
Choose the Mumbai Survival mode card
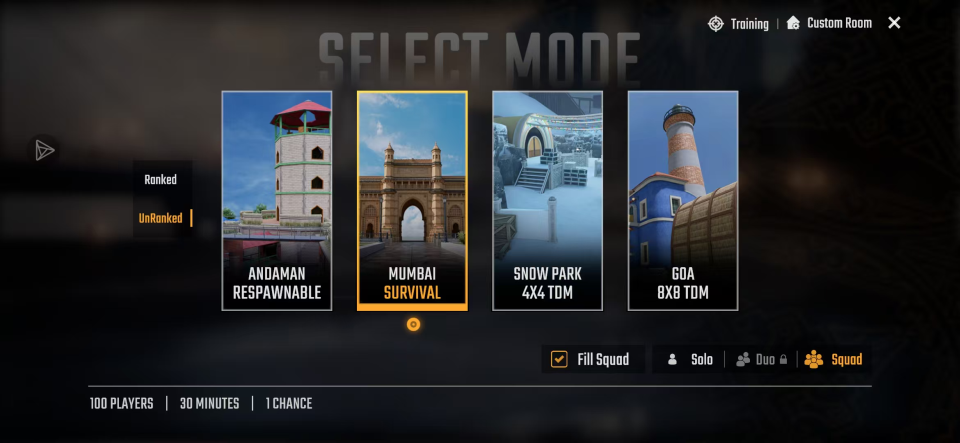pyautogui.click(x=412, y=200)
